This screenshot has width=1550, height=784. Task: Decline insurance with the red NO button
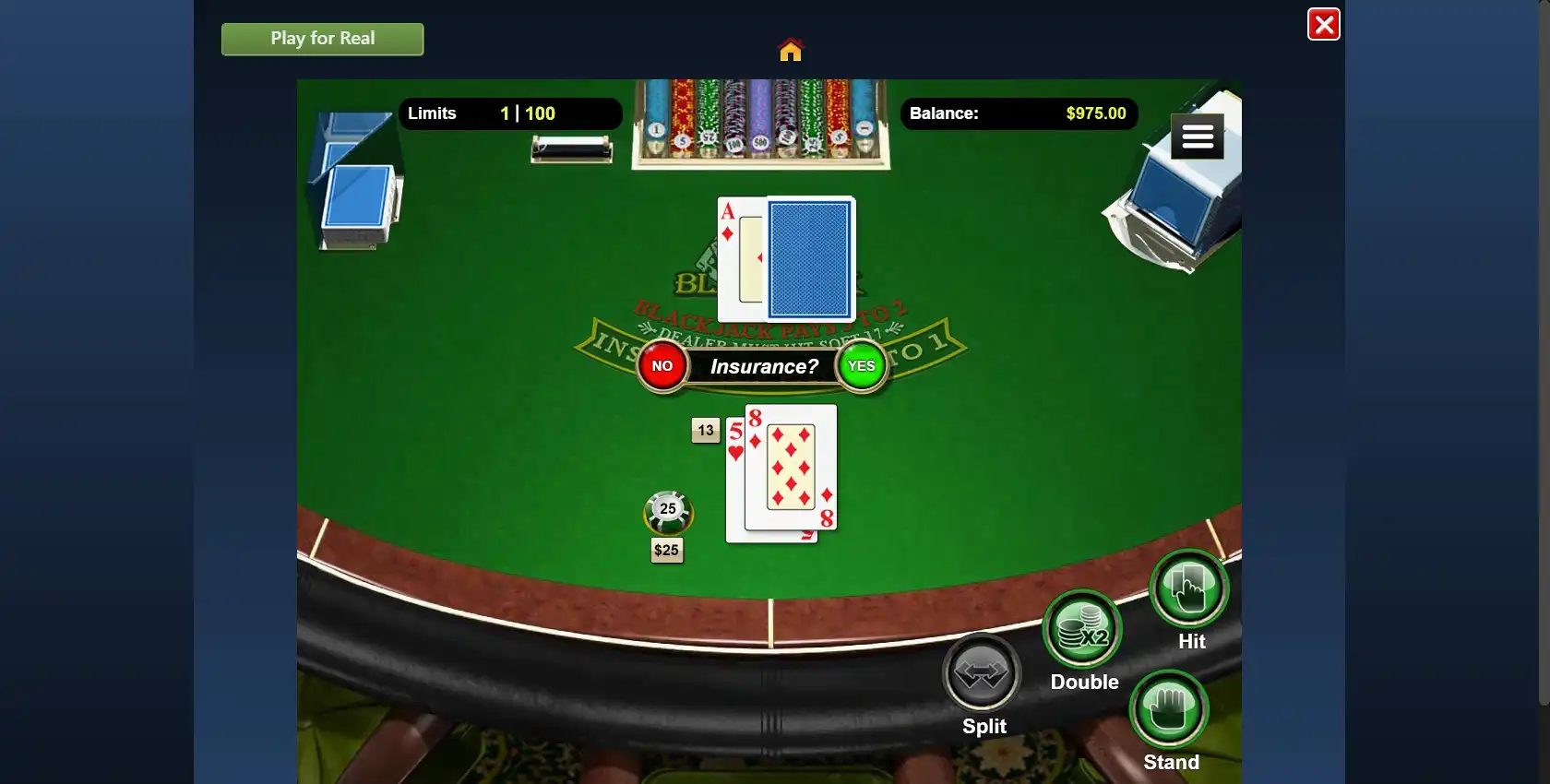tap(662, 366)
